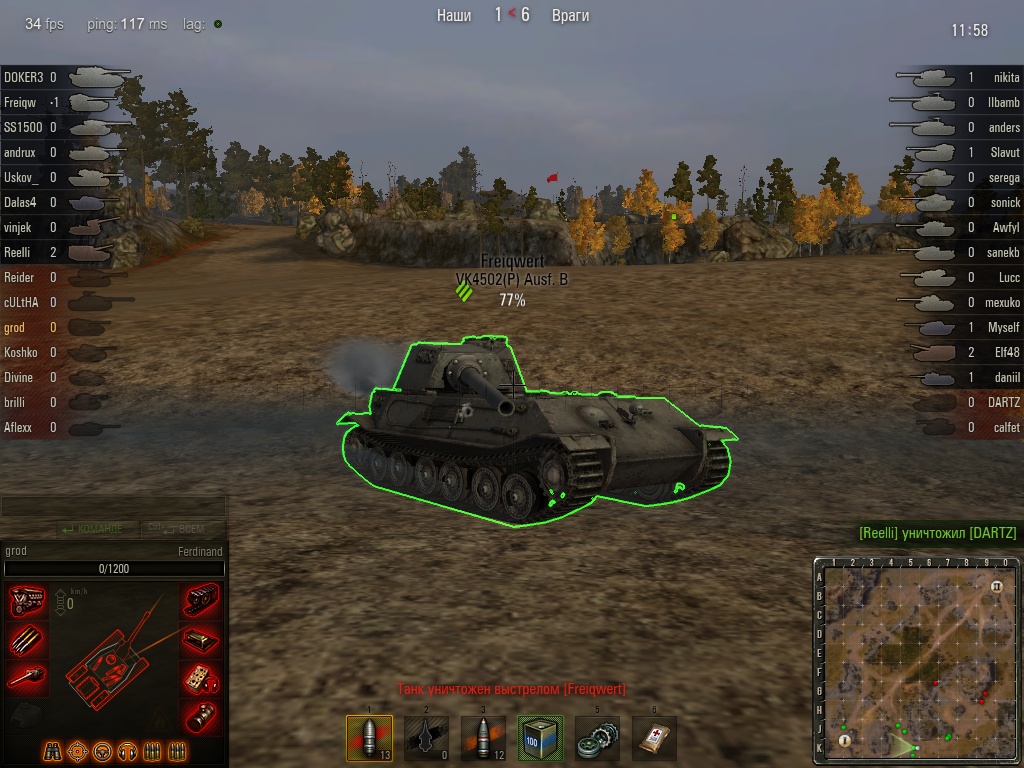Screen dimensions: 1024x768
Task: Select the third shell slot with 12 rounds
Action: (x=483, y=738)
